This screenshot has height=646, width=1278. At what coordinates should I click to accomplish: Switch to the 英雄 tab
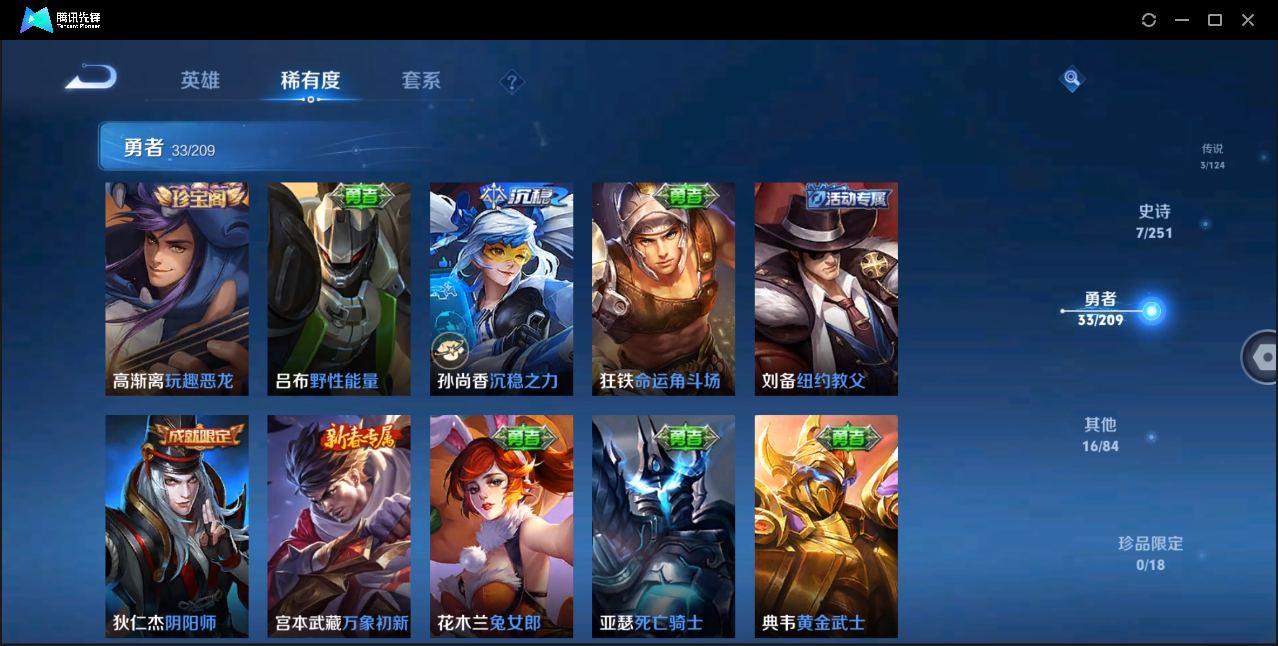coord(200,81)
